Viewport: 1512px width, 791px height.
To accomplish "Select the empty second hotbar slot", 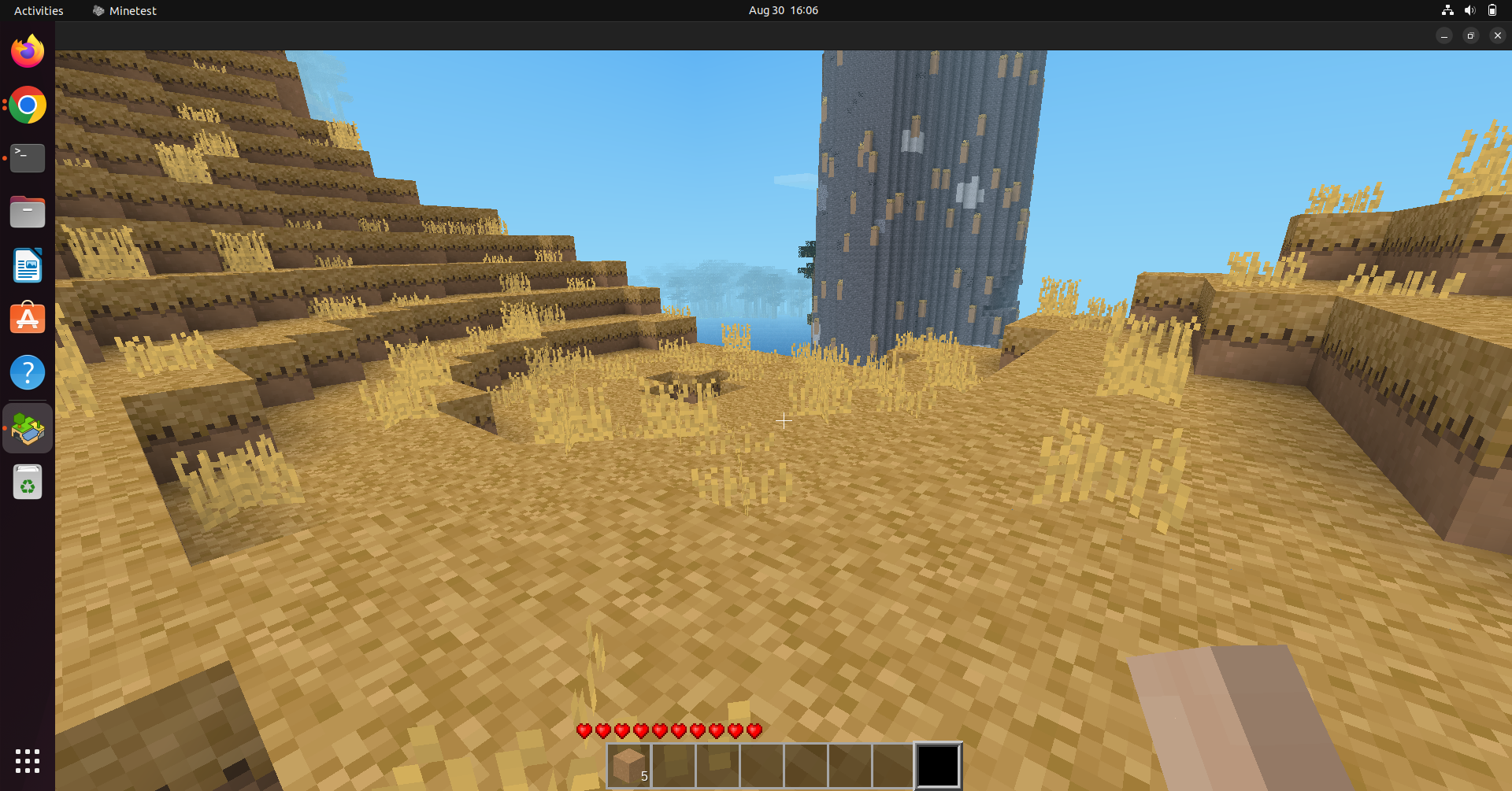I will pyautogui.click(x=673, y=766).
